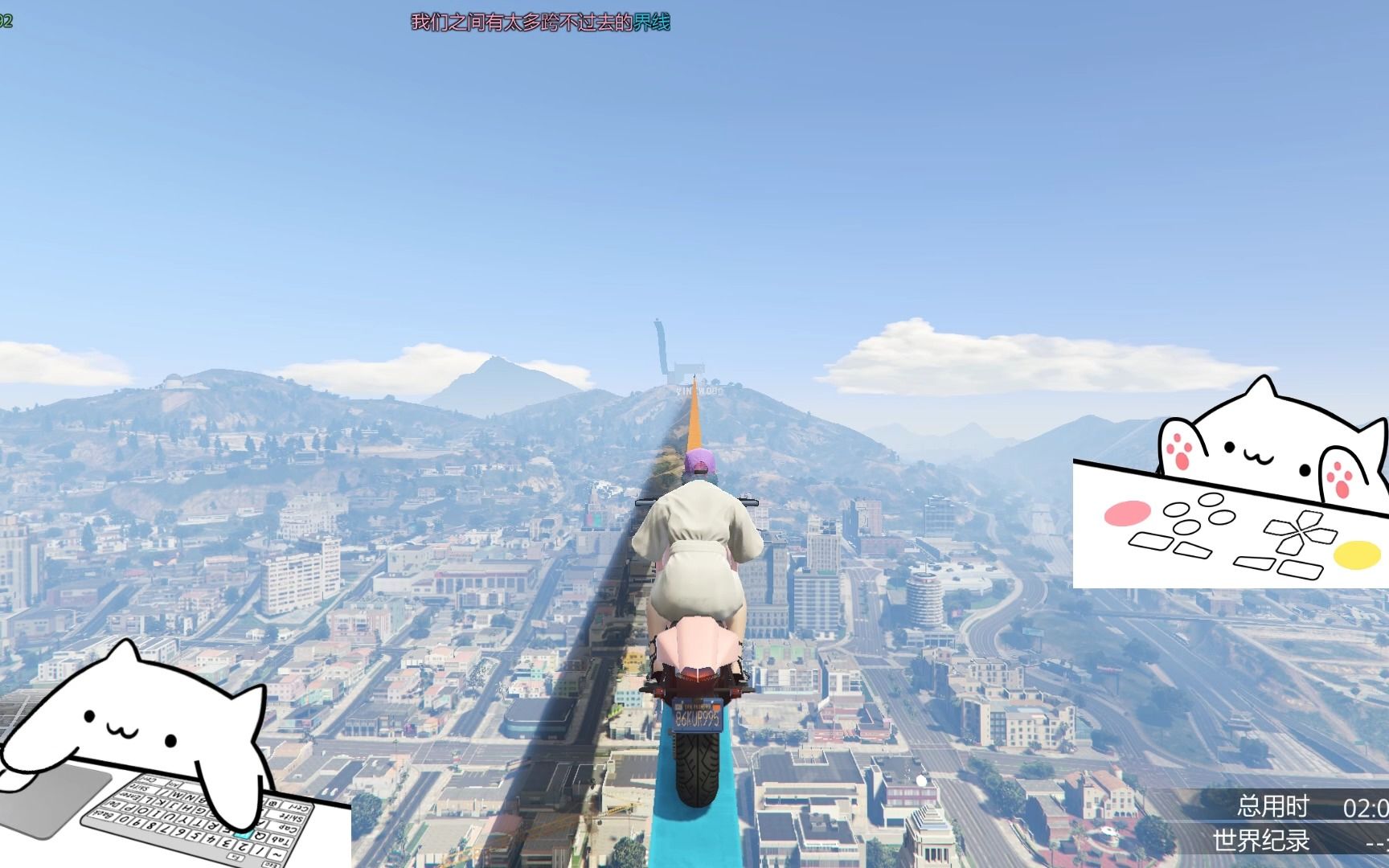Screen dimensions: 1389x868
Task: Click the yellow button on Bongo Cat's controller
Action: 1358,555
